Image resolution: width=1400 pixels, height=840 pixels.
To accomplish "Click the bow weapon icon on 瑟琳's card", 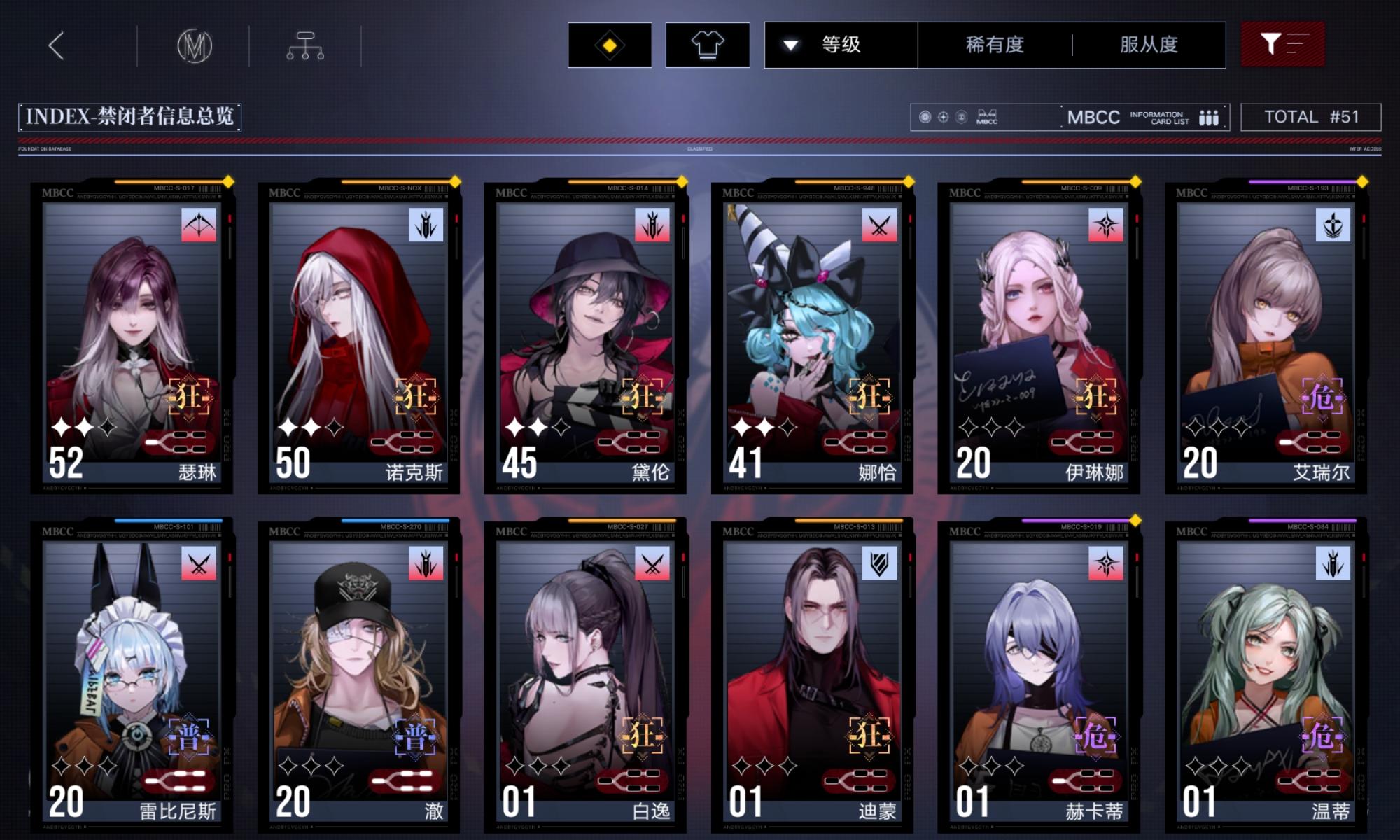I will point(198,225).
